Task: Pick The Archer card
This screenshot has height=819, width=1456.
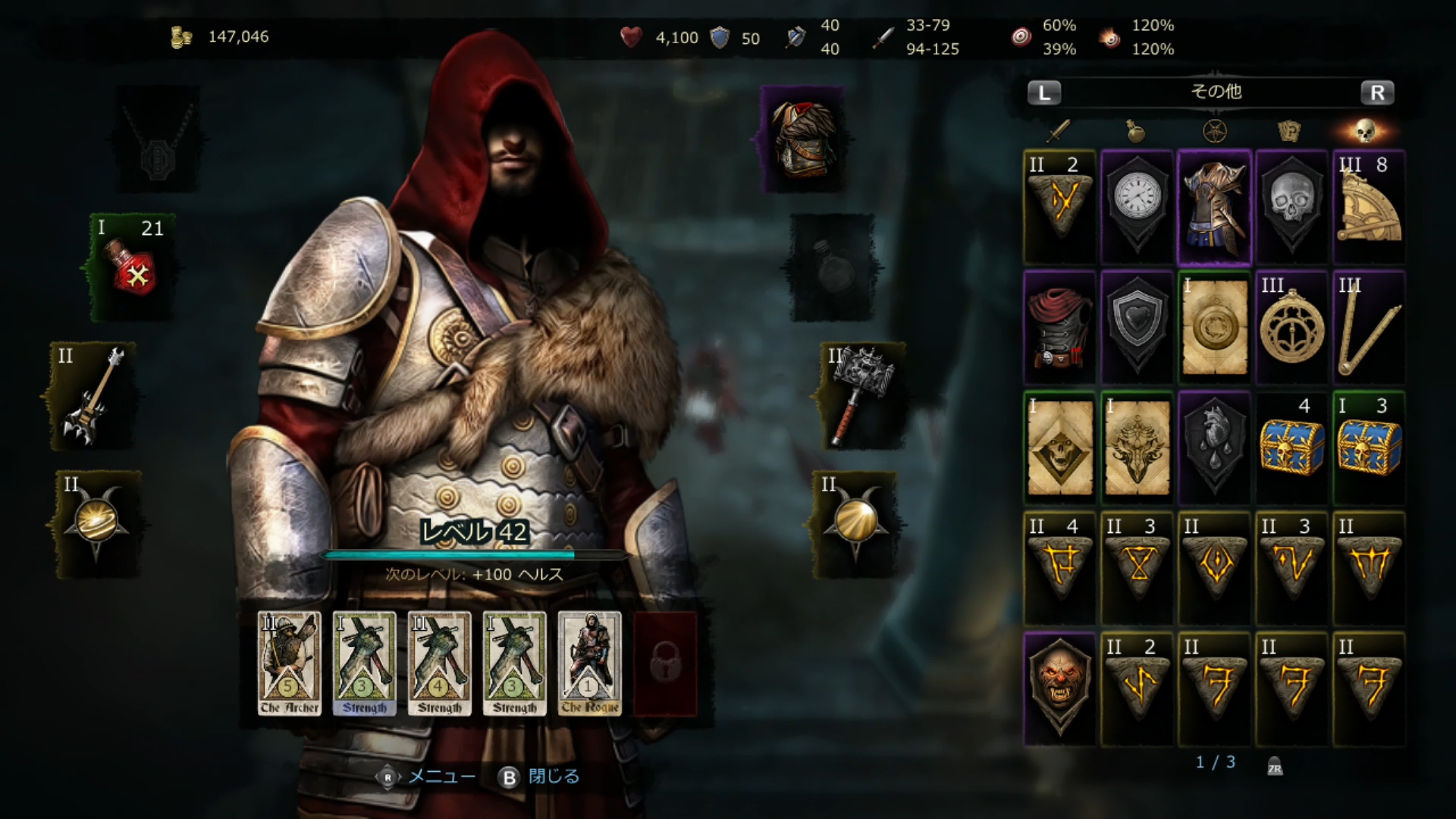Action: click(289, 664)
